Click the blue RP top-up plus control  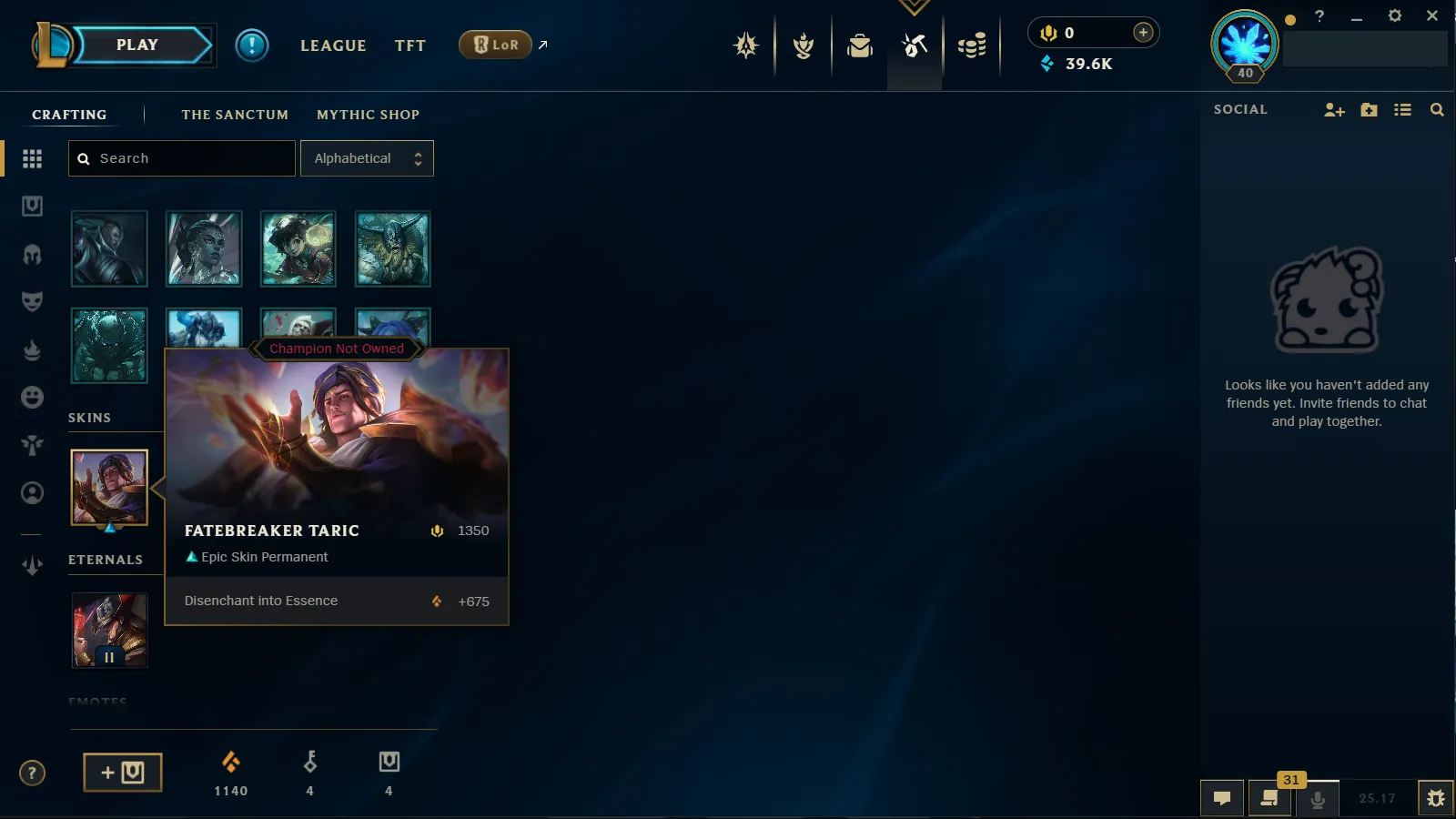click(x=1143, y=32)
